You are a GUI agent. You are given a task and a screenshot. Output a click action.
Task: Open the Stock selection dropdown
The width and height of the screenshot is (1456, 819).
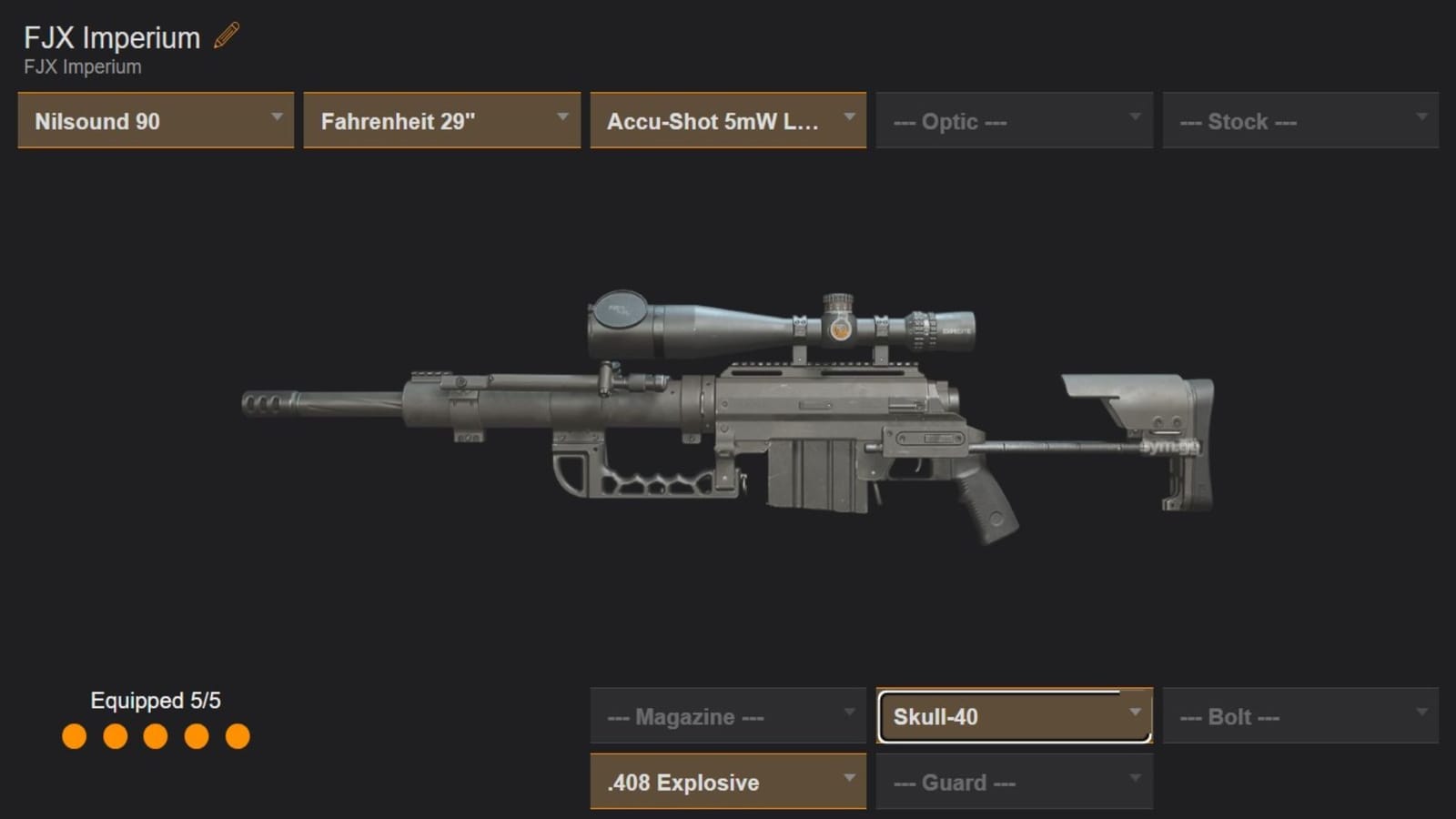coord(1299,120)
